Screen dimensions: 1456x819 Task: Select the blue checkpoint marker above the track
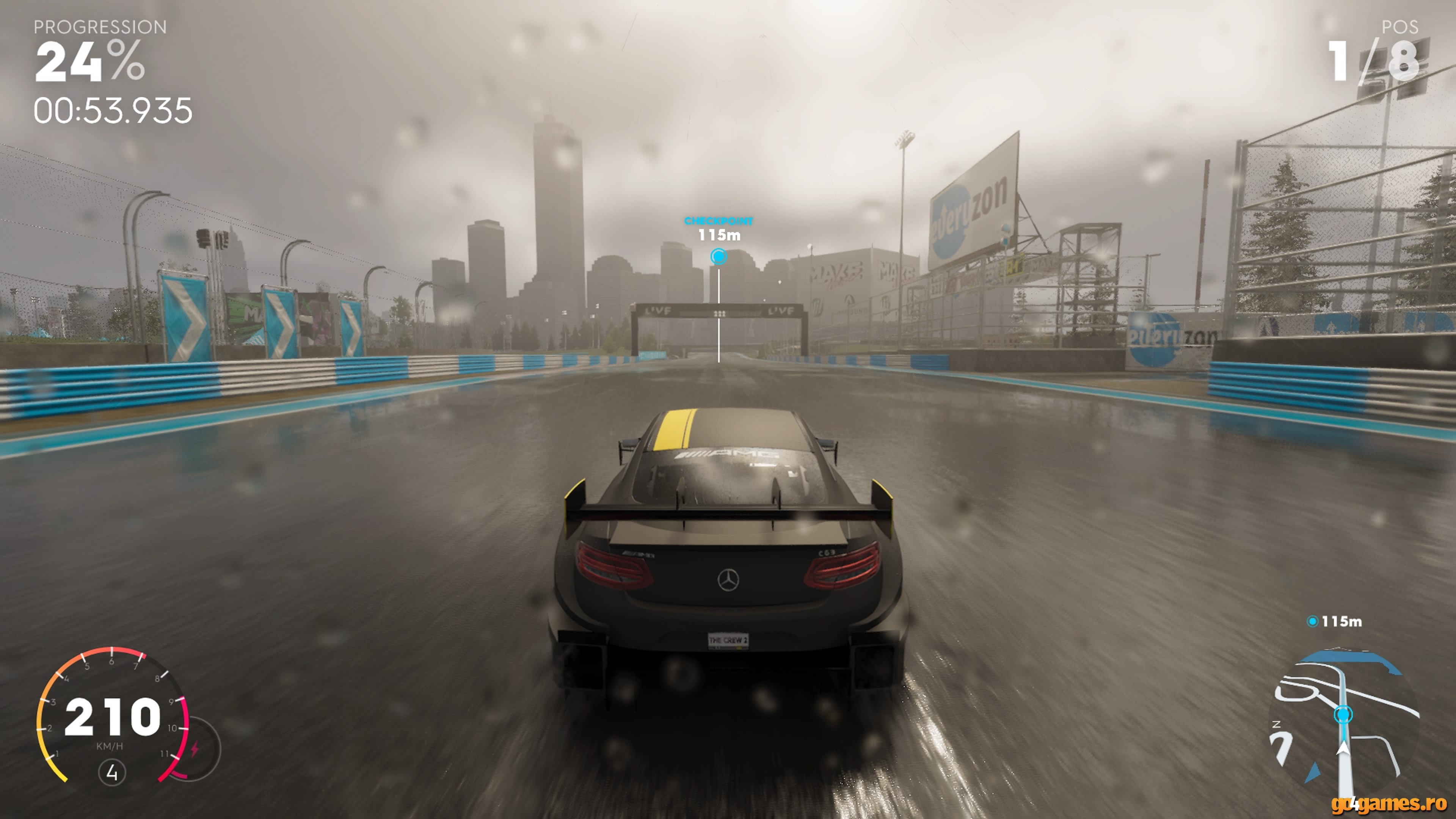click(719, 257)
